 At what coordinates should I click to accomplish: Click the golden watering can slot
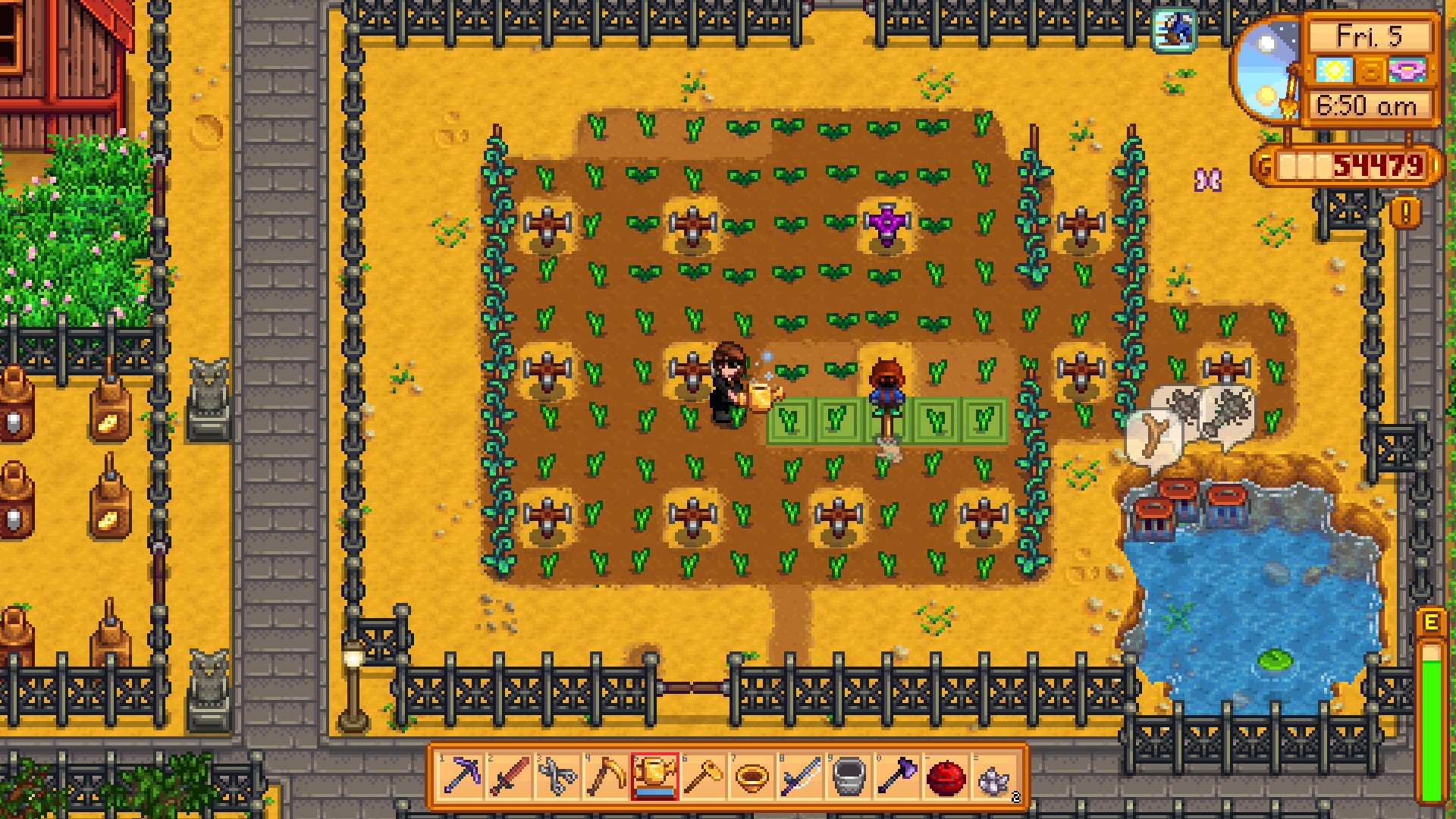(654, 777)
